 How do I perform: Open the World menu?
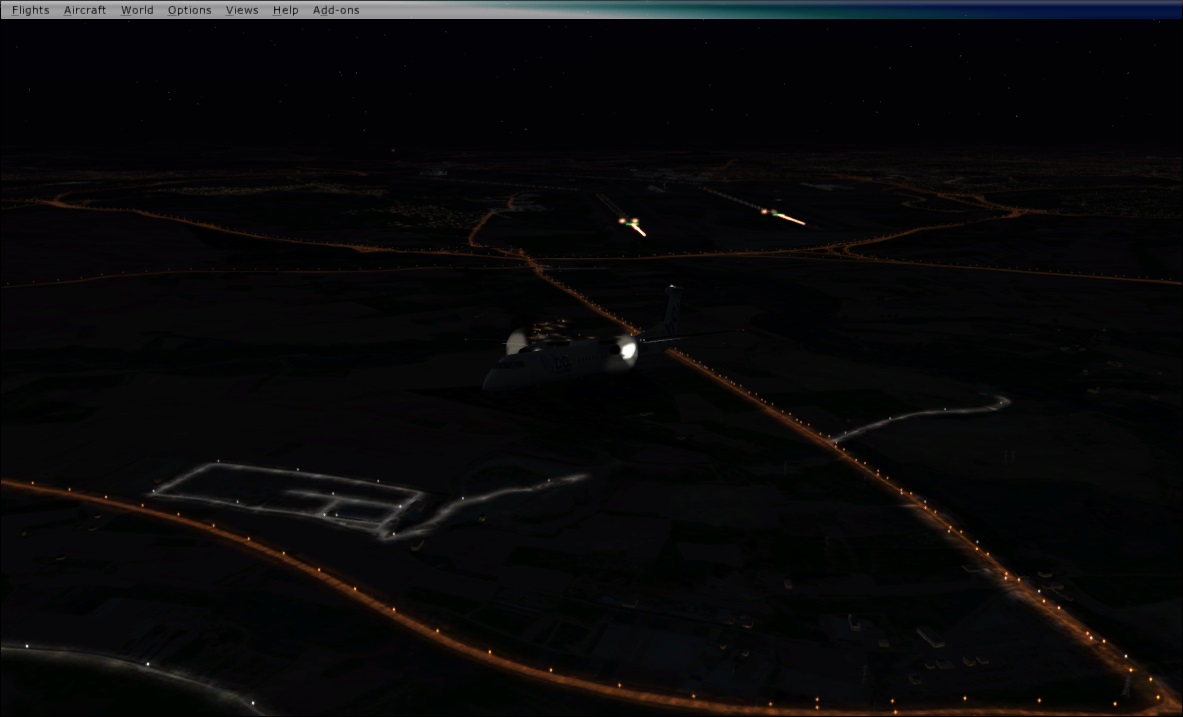(137, 10)
